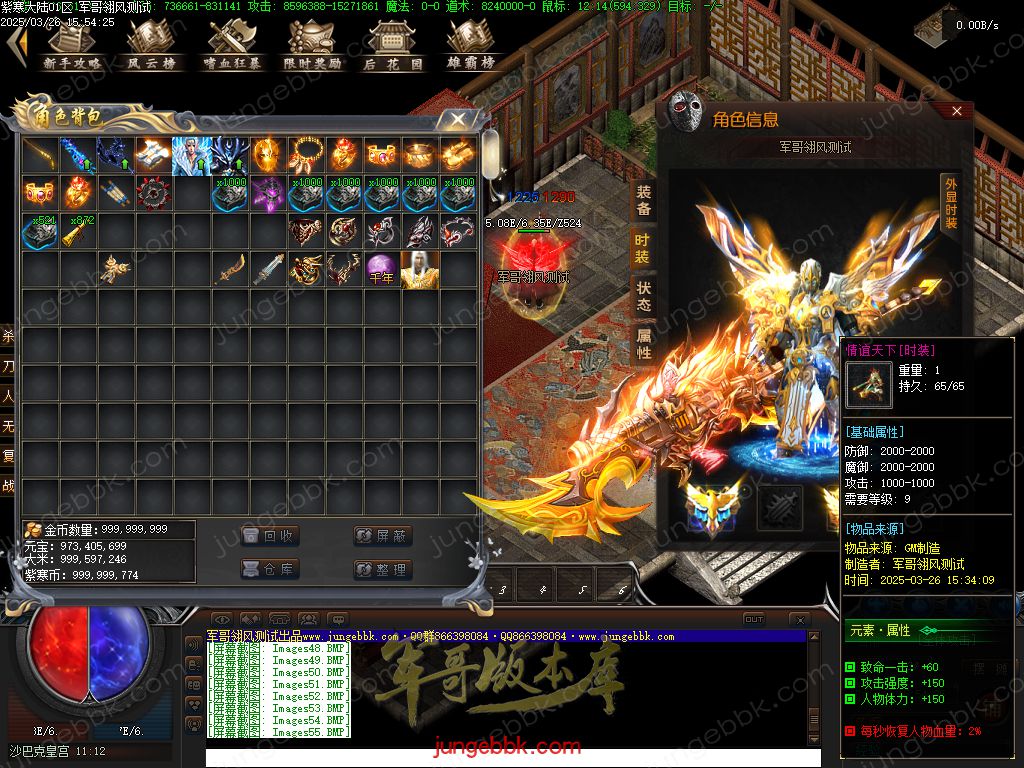Select the golden horn stack x872
The height and width of the screenshot is (768, 1024).
point(78,232)
